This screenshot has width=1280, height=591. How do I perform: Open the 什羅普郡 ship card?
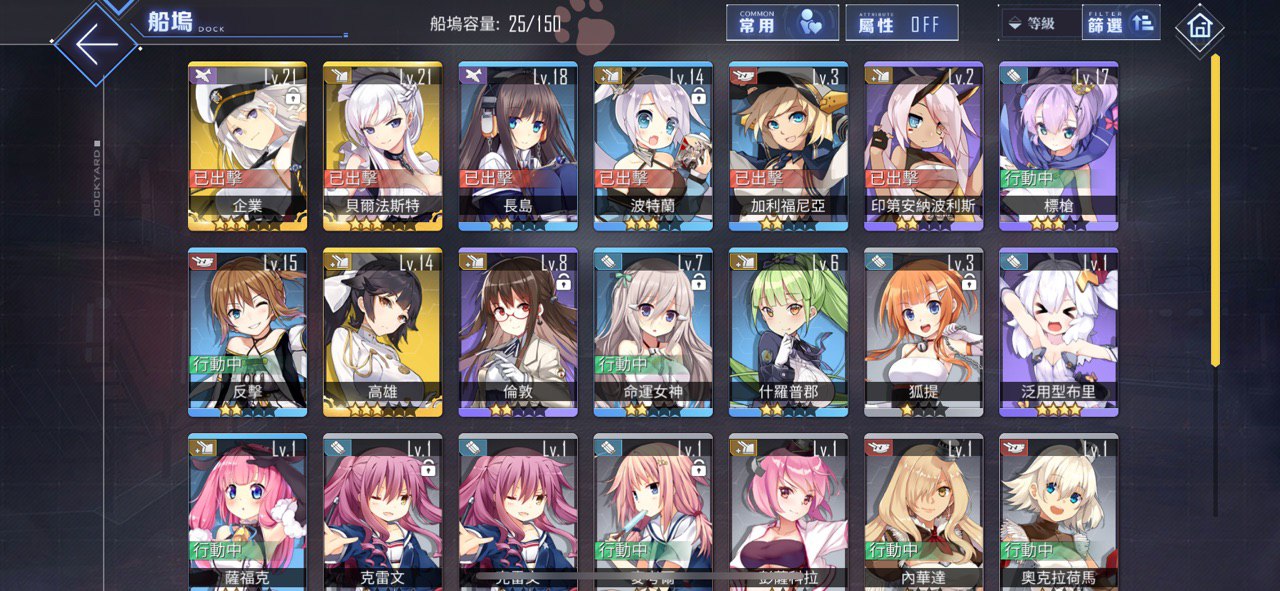[x=788, y=331]
